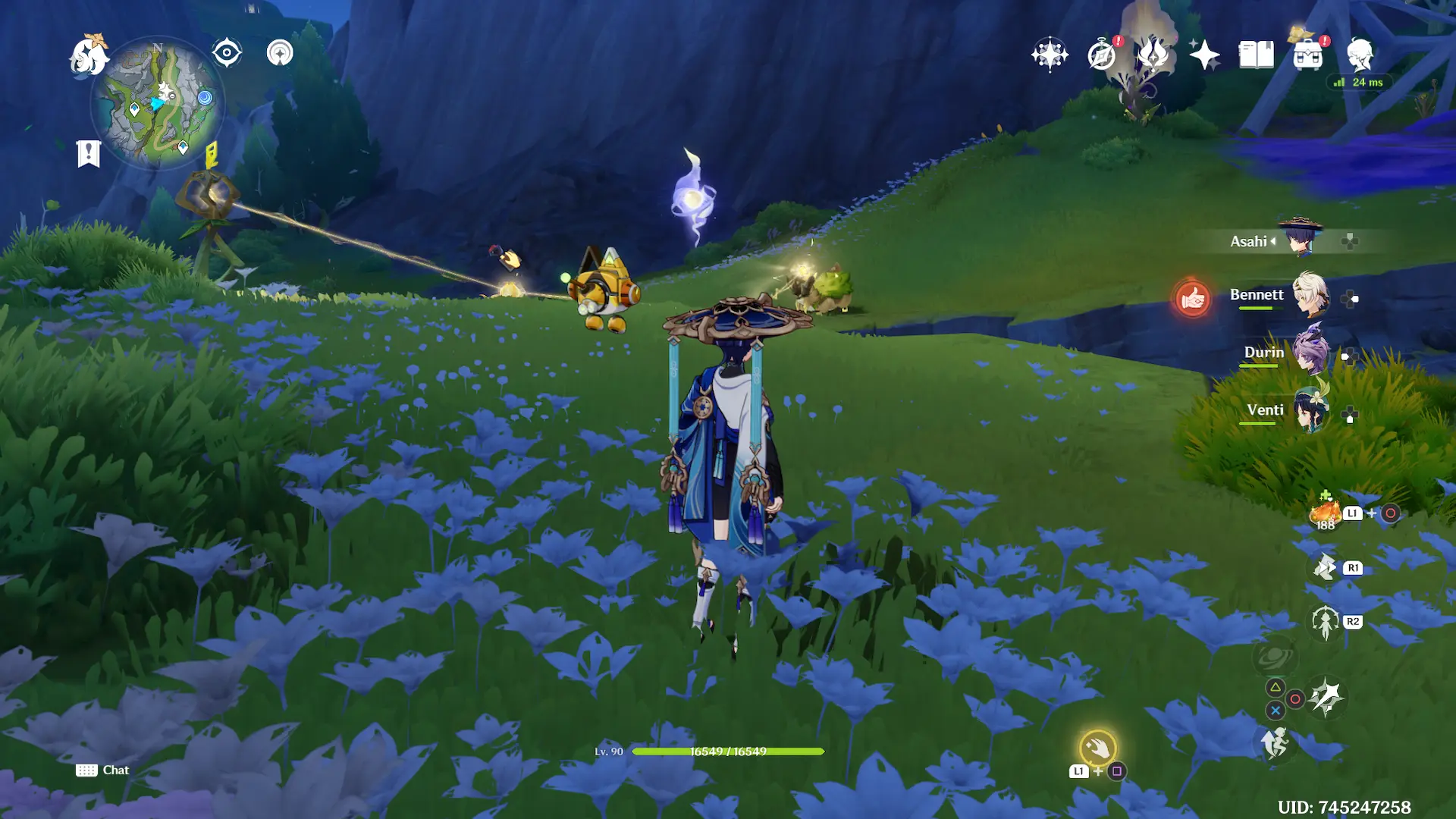Click the red thumbs-up icon beside Bennett
The width and height of the screenshot is (1456, 819).
click(1192, 298)
